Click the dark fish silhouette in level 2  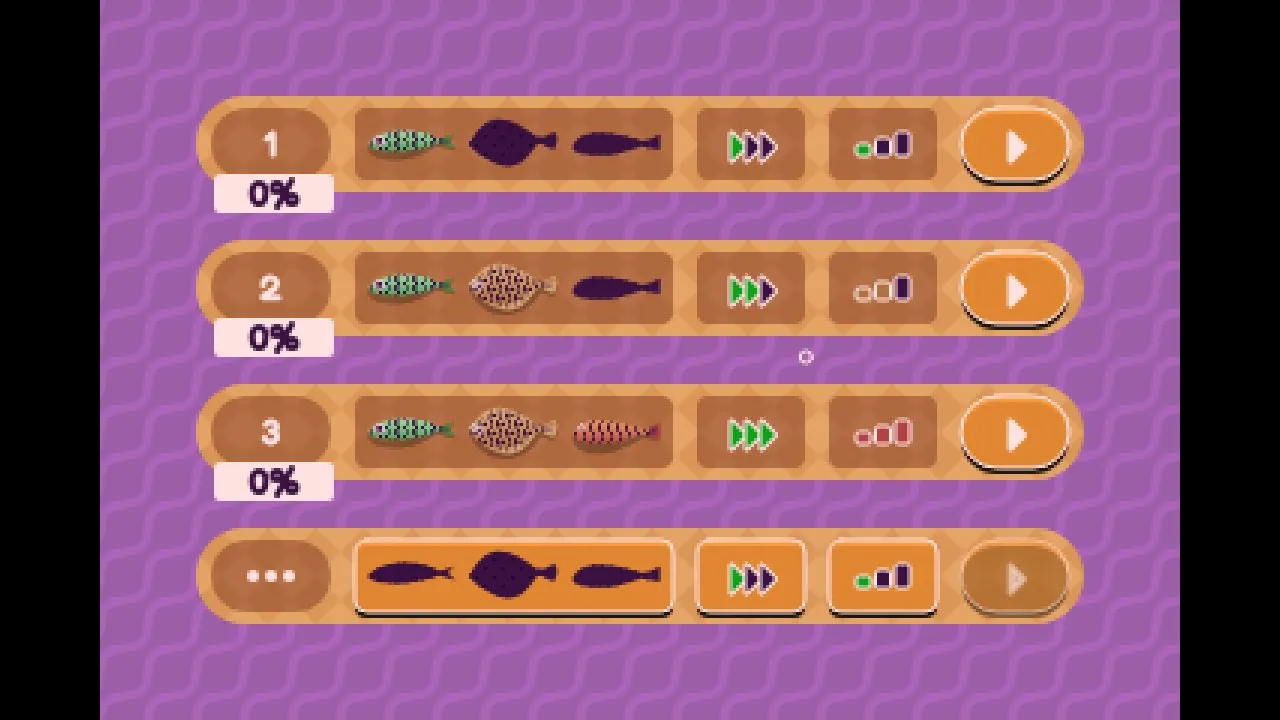(x=615, y=287)
